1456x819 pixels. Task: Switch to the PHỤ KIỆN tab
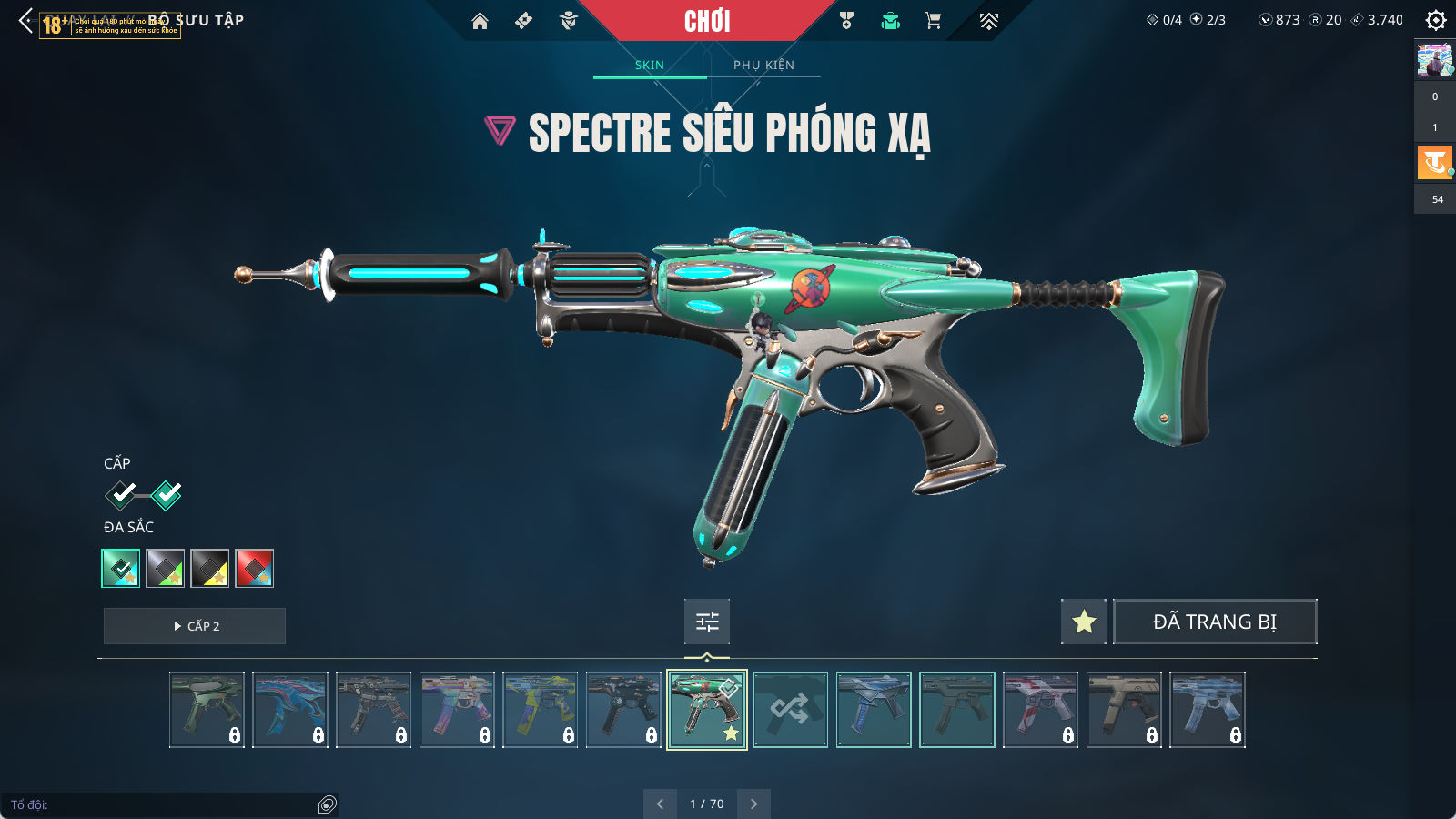pyautogui.click(x=763, y=65)
